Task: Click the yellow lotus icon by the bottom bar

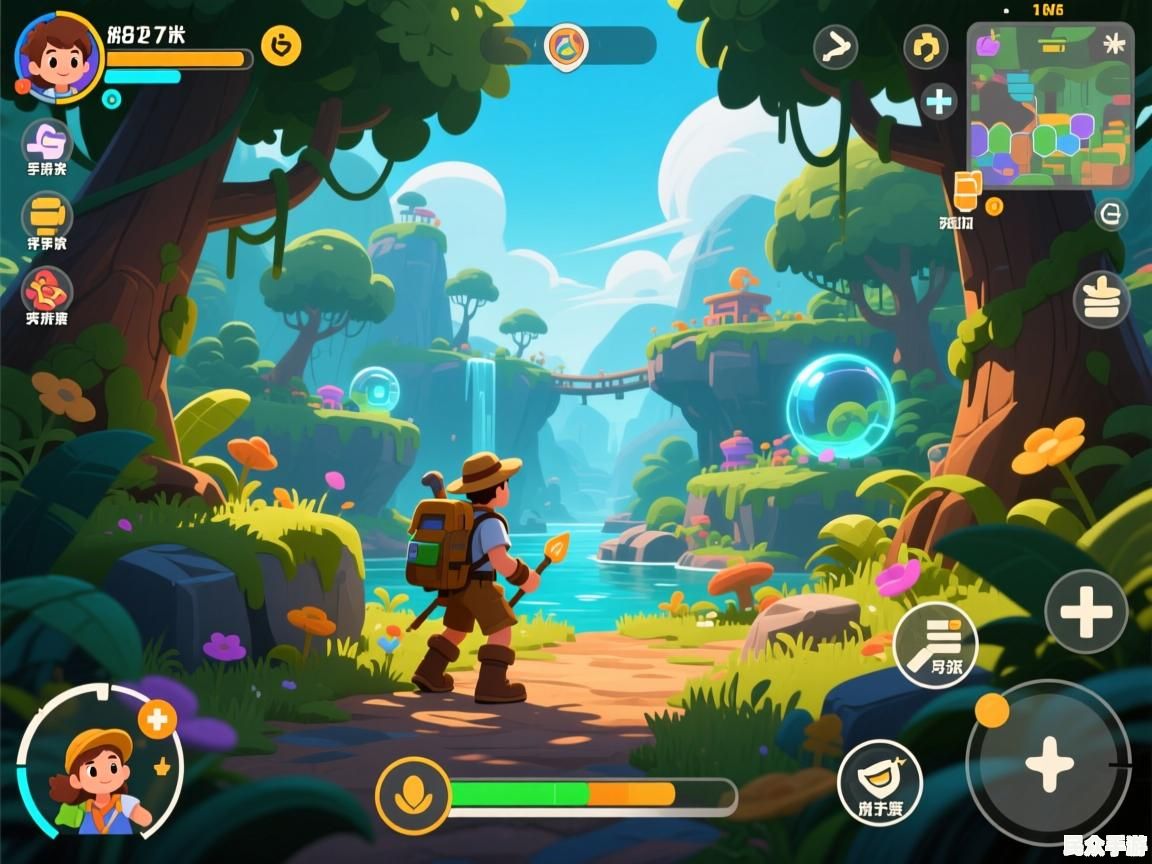Action: point(412,796)
